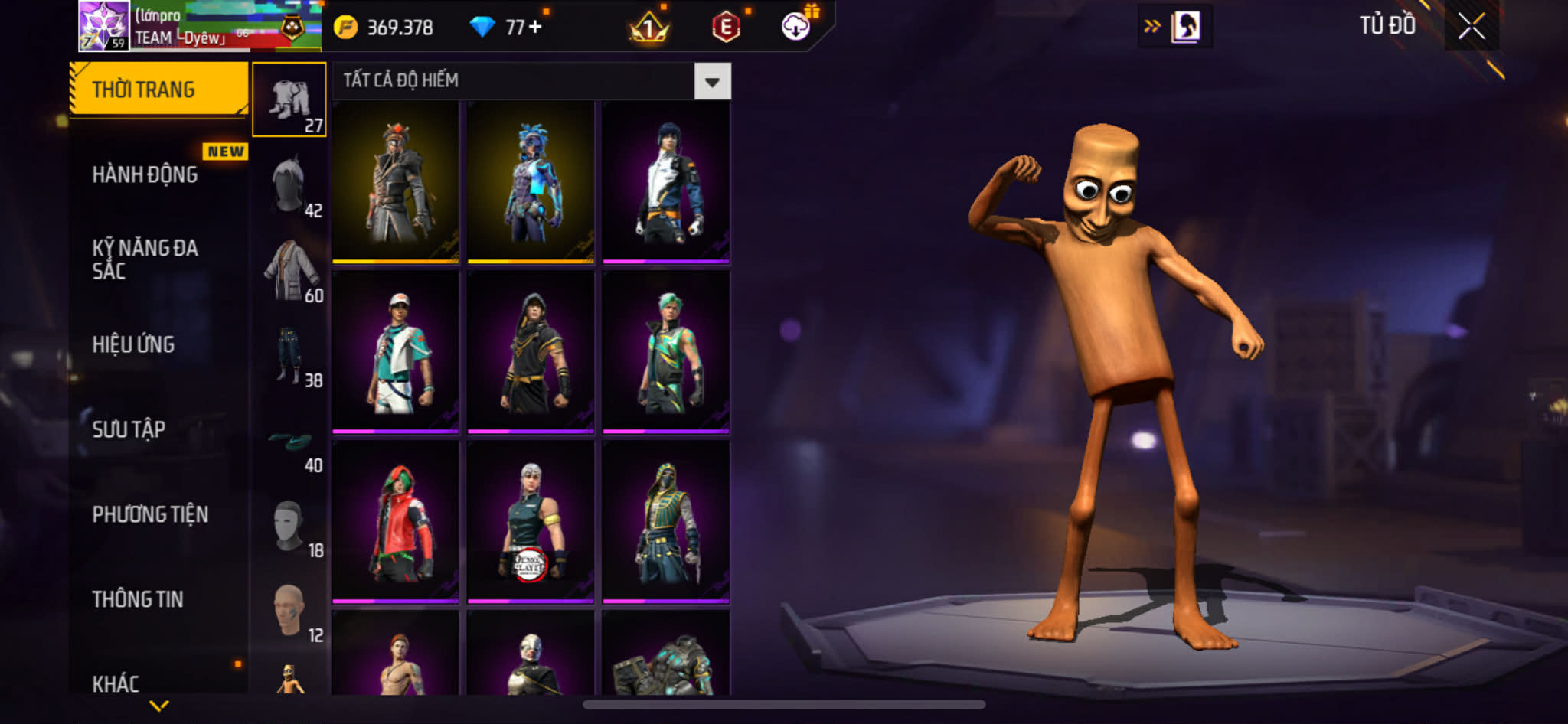The width and height of the screenshot is (1568, 724).
Task: Open the HÀNH ĐỘNG category
Action: coord(145,174)
